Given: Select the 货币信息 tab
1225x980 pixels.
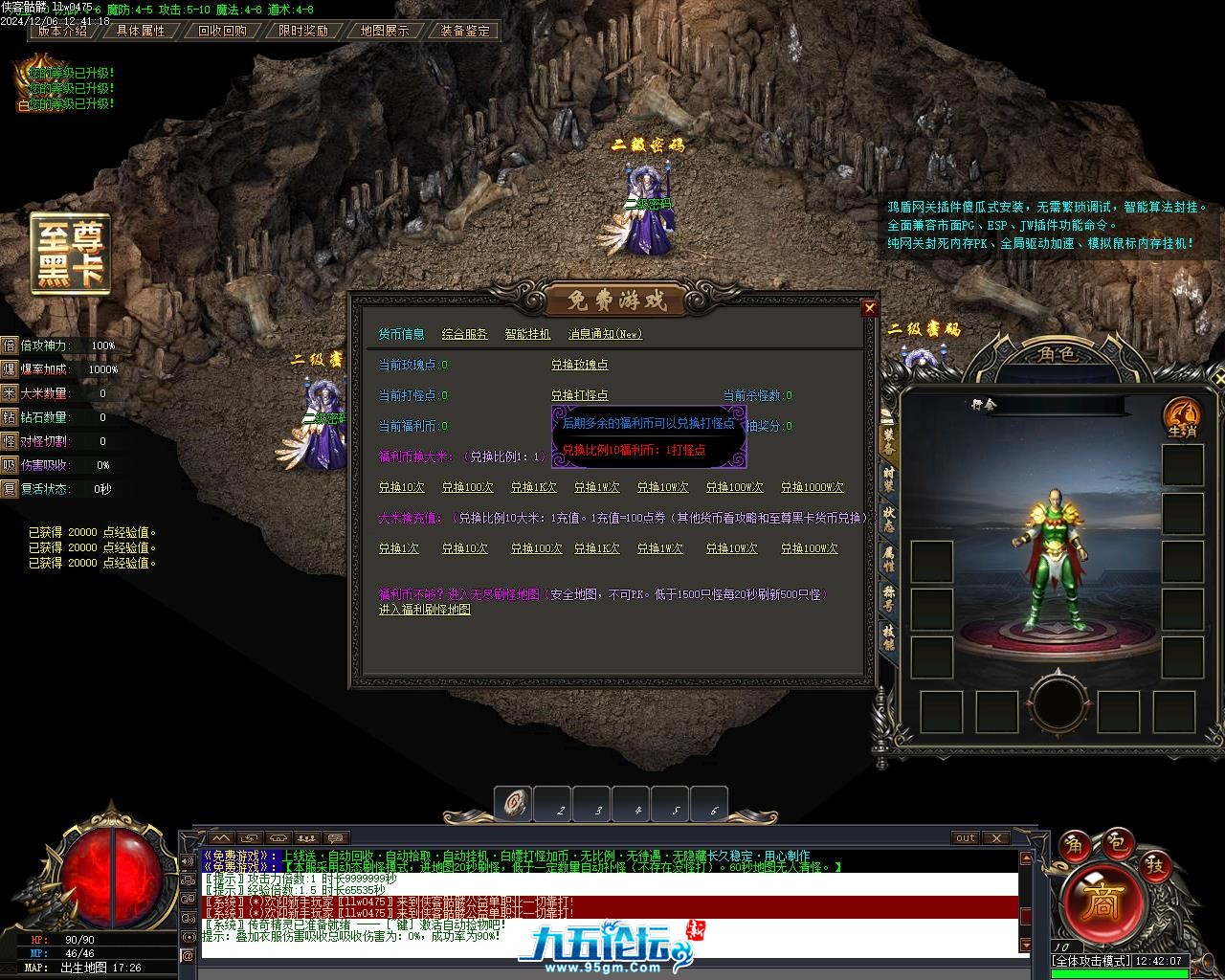Looking at the screenshot, I should point(401,334).
